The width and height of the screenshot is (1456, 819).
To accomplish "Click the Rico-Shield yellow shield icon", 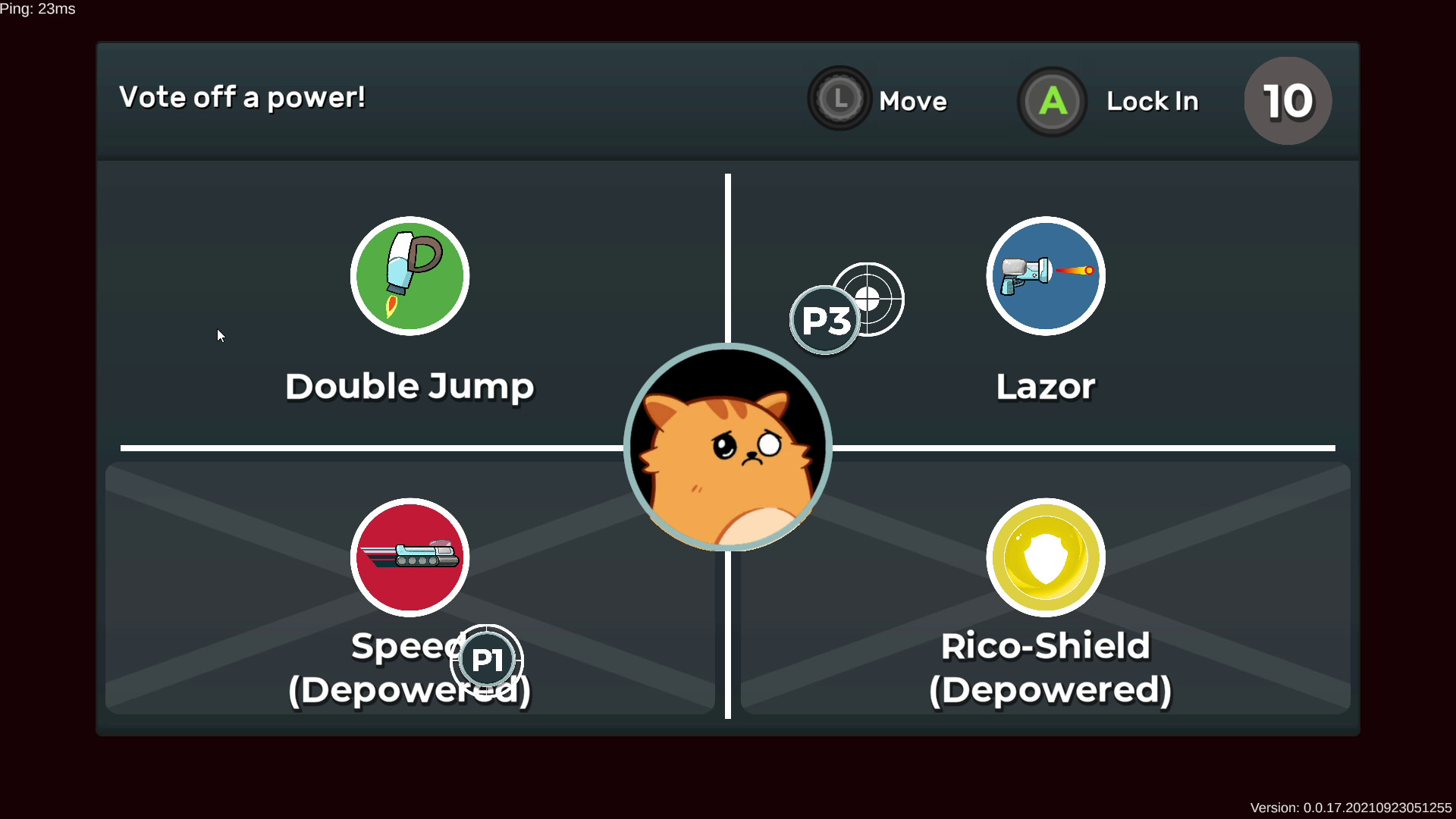I will (1045, 557).
